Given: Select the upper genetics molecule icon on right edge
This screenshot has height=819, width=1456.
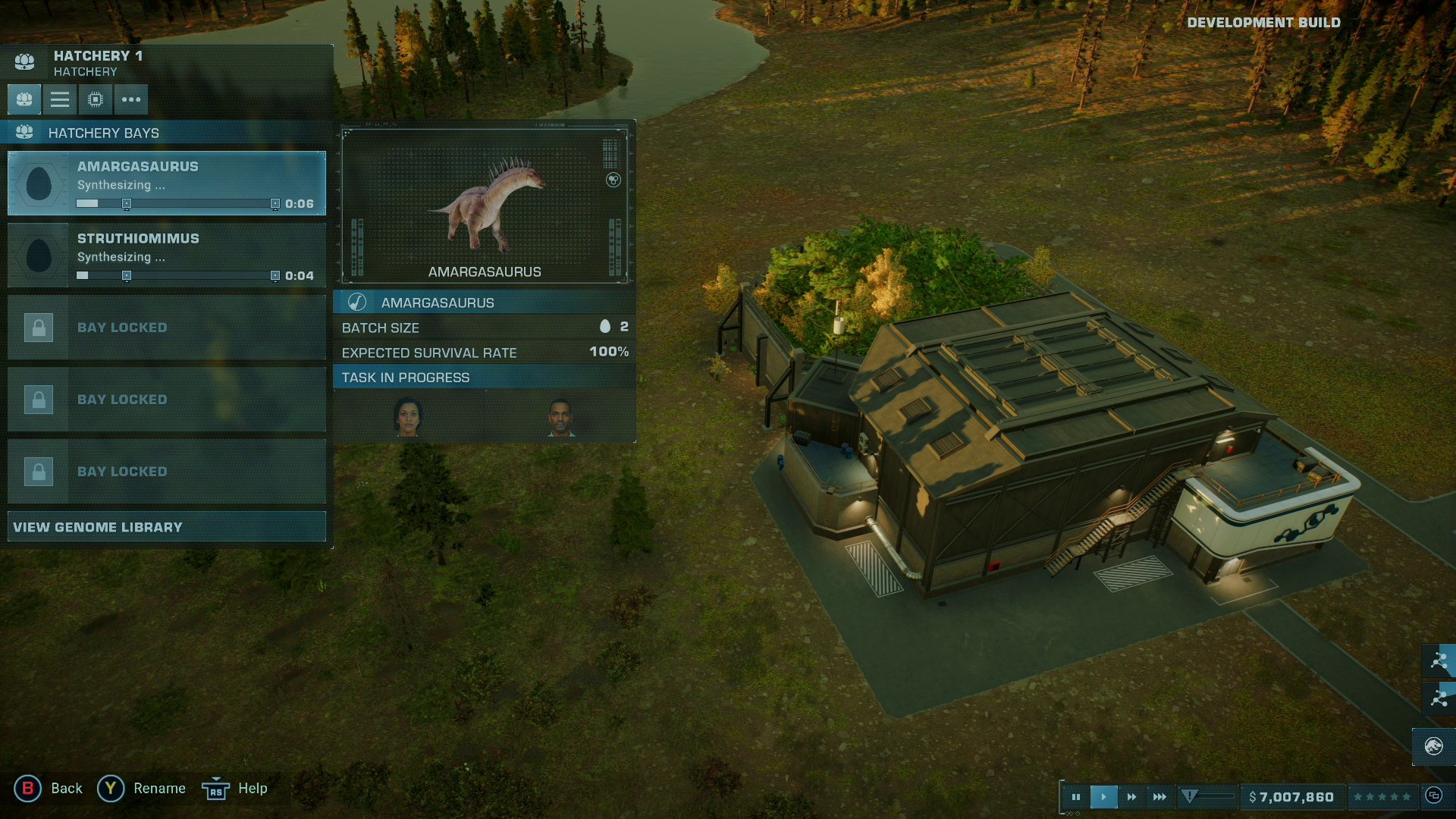Looking at the screenshot, I should [1439, 661].
